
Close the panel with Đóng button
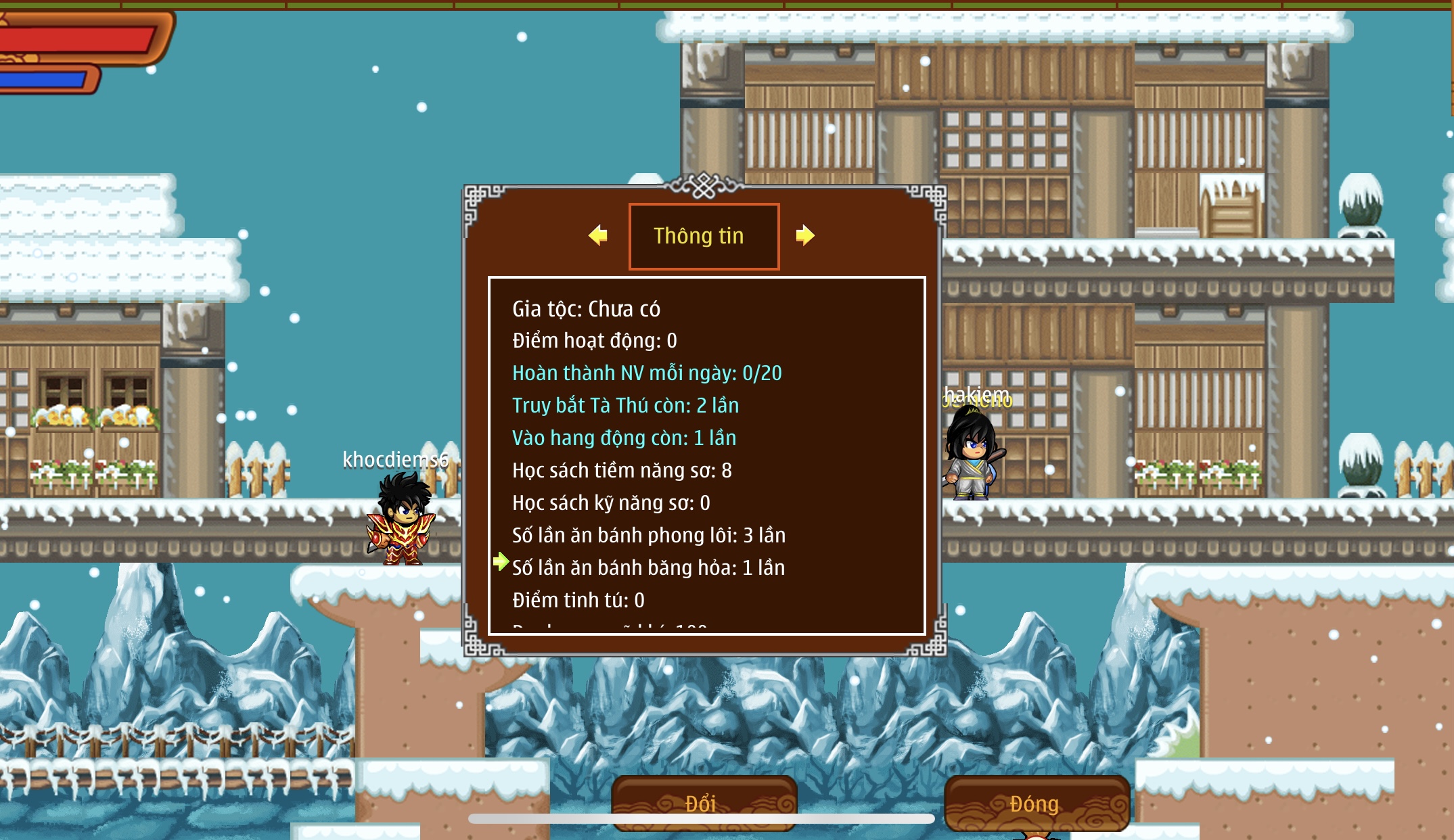pyautogui.click(x=1035, y=803)
